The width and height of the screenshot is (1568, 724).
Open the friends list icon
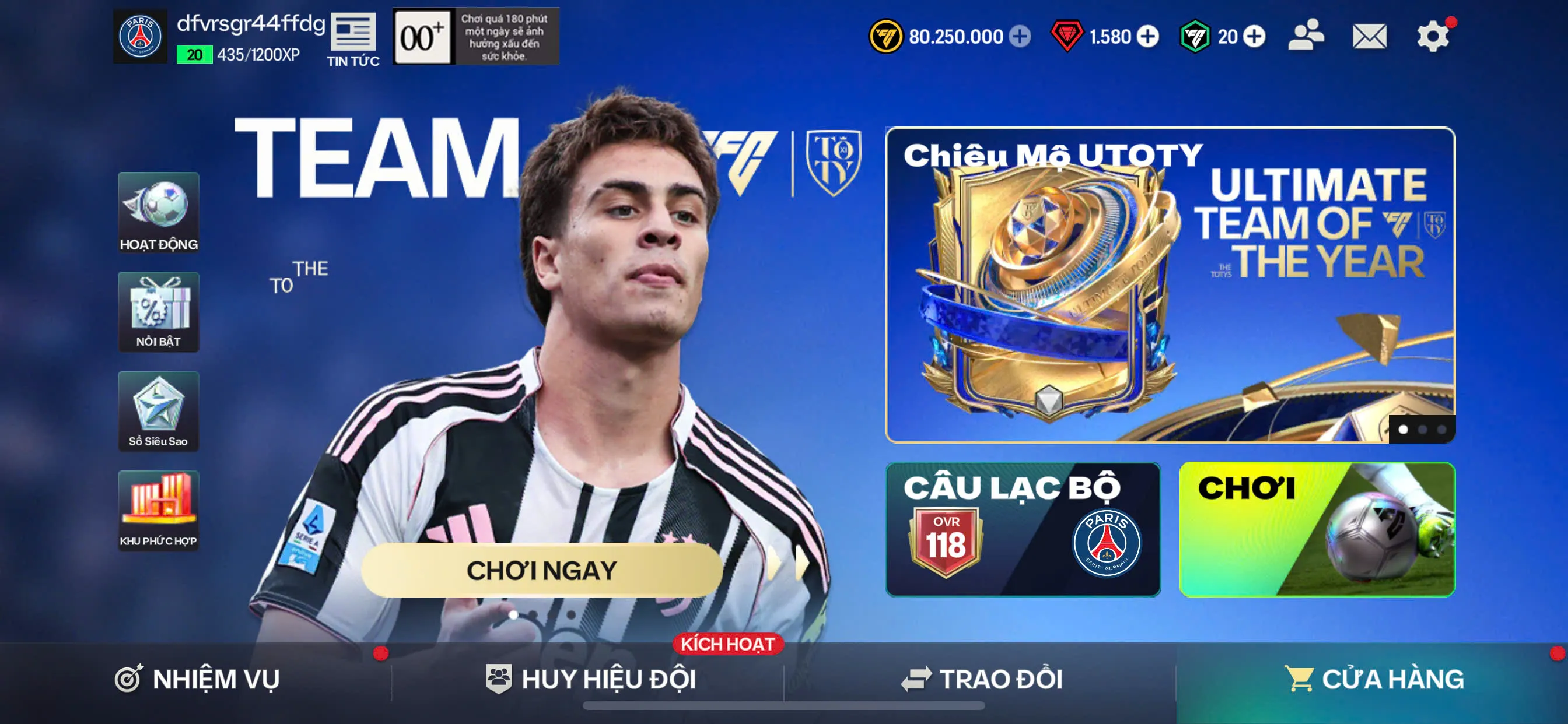(1306, 36)
